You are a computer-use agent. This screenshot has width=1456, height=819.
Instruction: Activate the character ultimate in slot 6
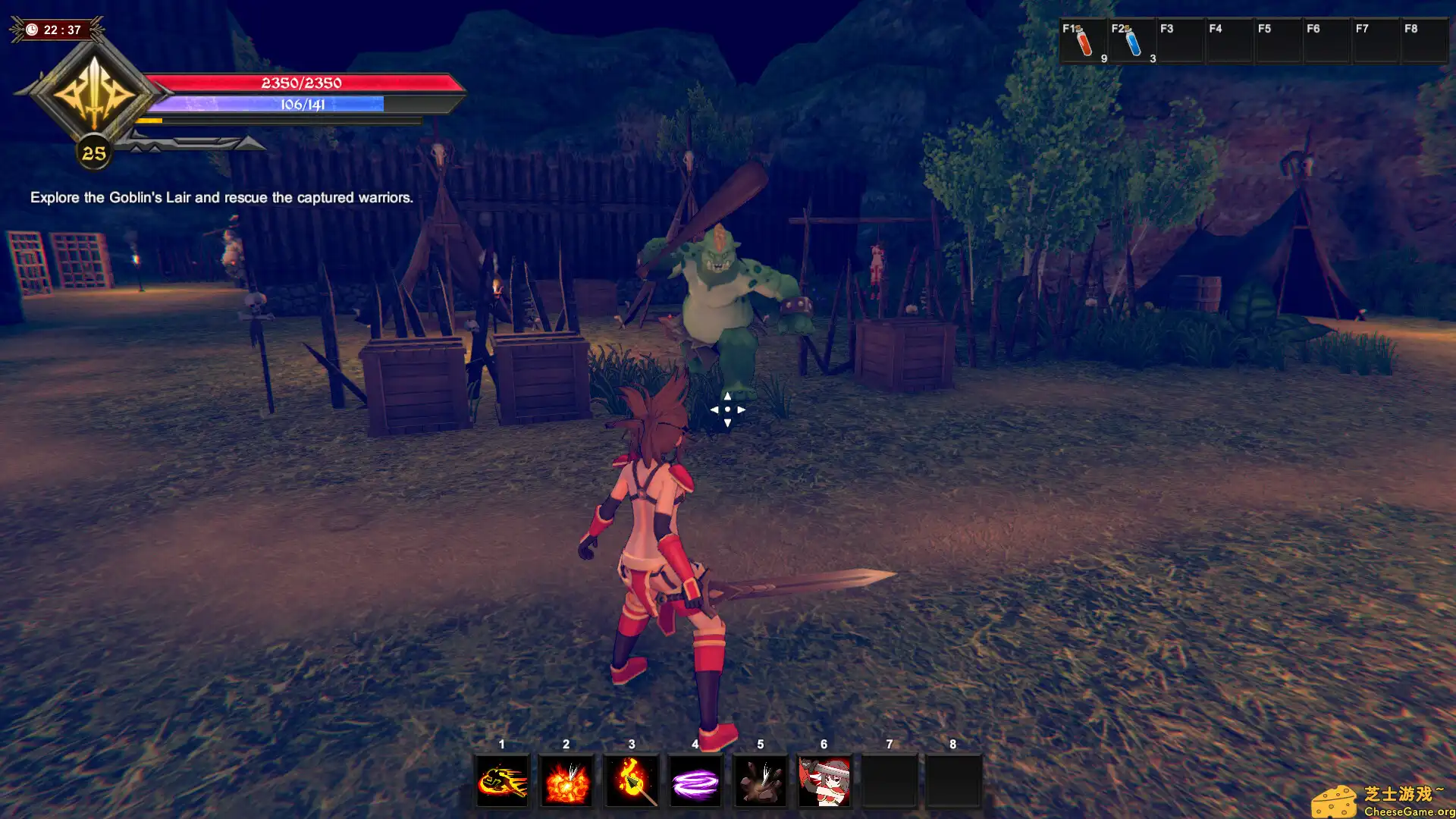(825, 781)
